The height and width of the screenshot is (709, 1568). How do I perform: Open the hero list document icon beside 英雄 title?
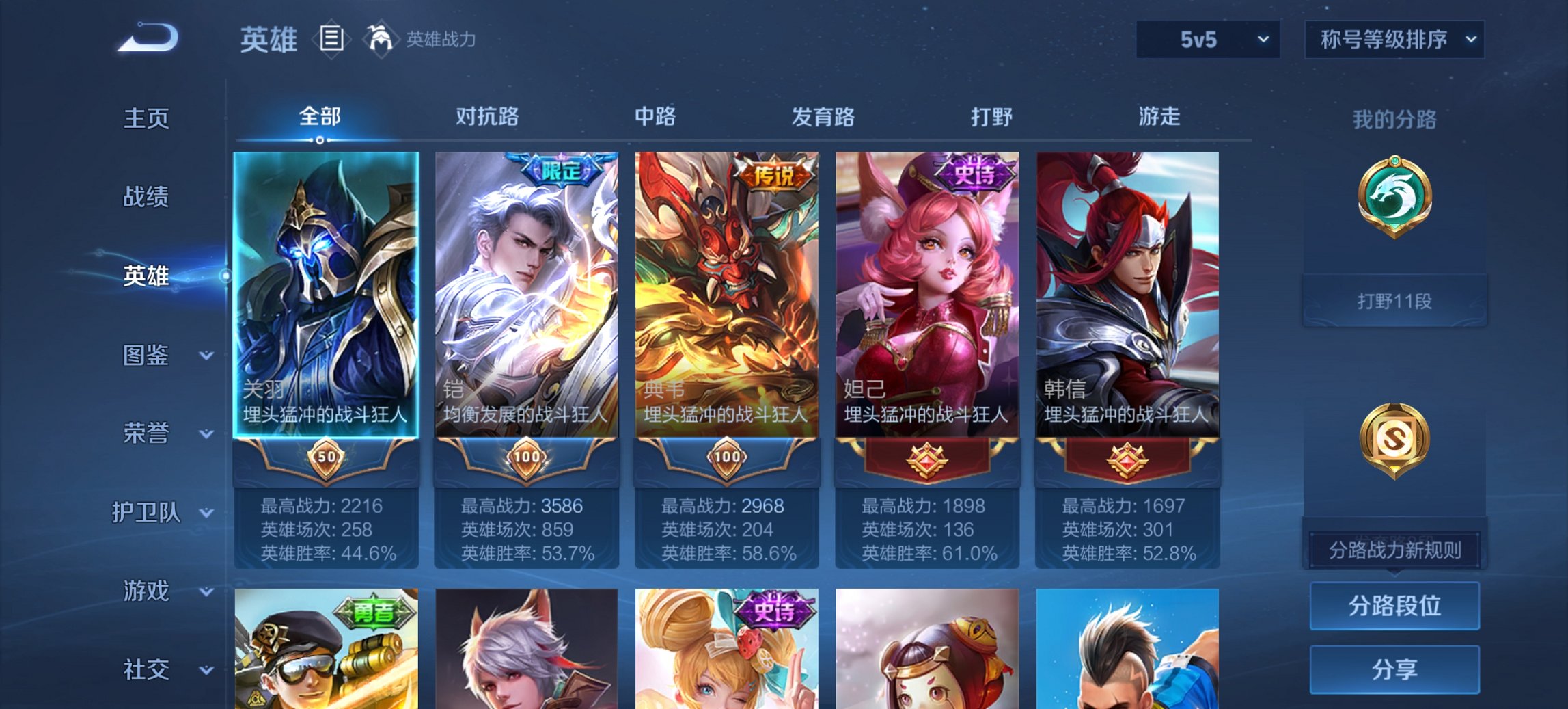click(x=331, y=40)
